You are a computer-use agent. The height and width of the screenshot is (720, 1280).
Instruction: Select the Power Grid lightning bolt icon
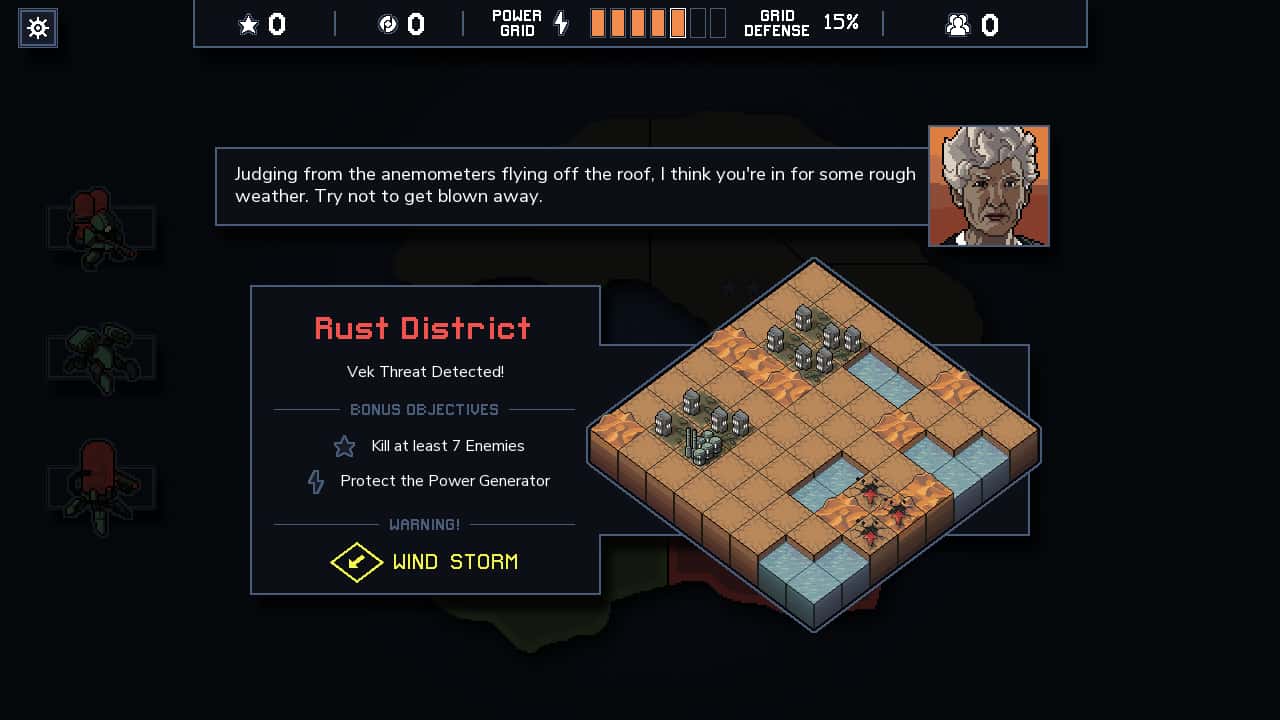560,22
